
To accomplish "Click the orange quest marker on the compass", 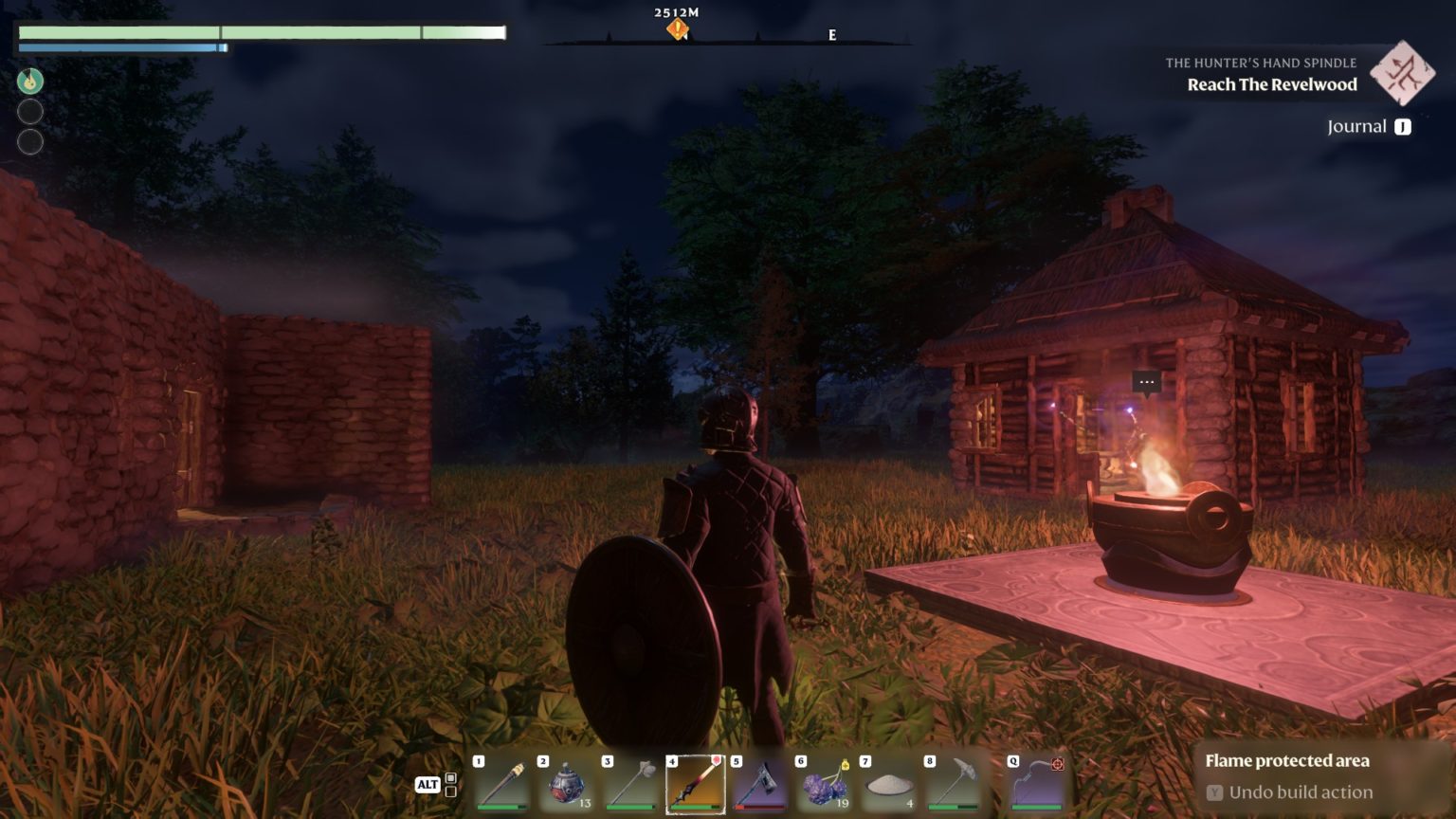I will [677, 29].
